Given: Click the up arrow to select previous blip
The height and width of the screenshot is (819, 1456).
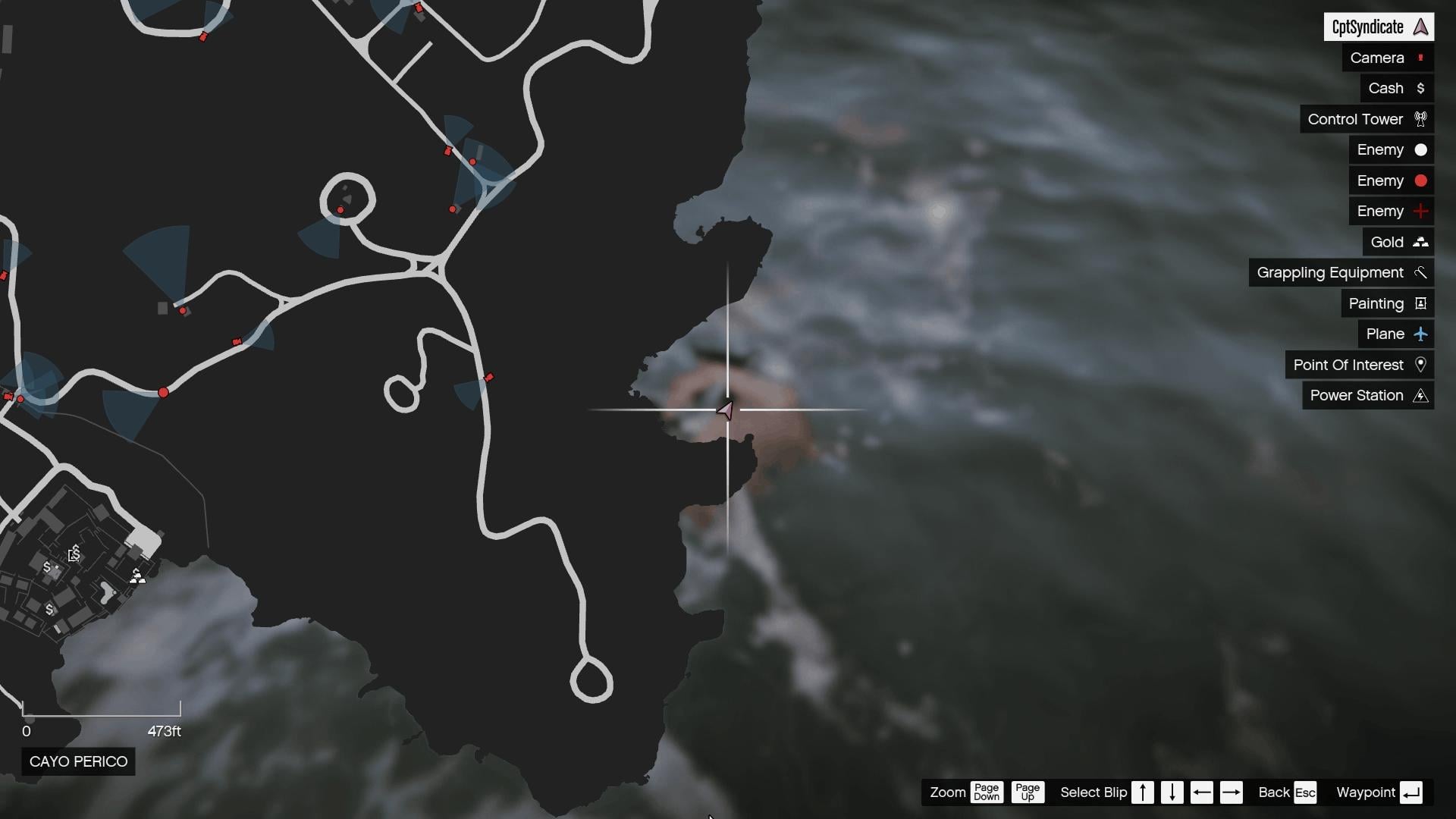Looking at the screenshot, I should click(x=1142, y=792).
